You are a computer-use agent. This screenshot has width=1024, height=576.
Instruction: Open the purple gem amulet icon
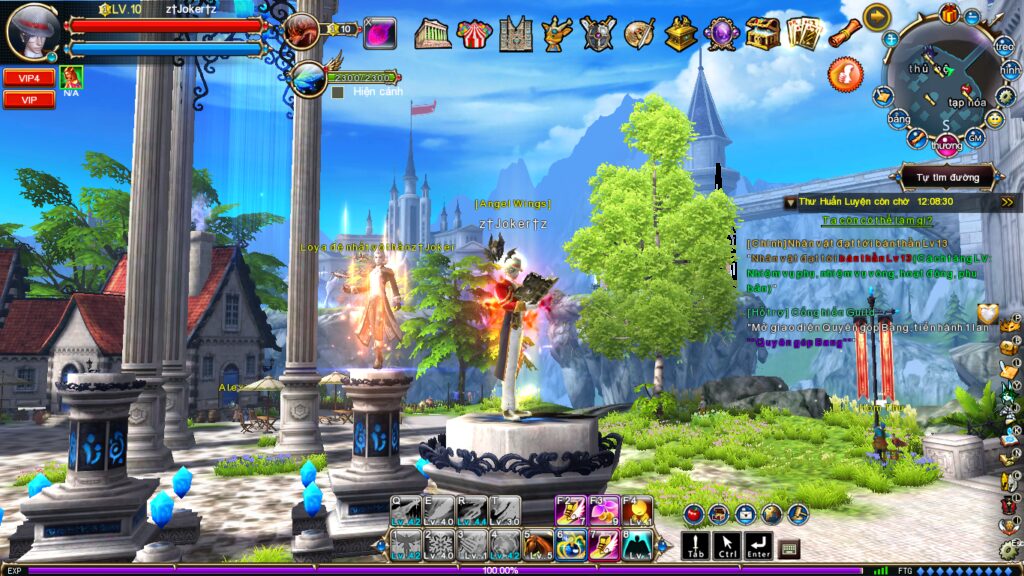click(x=721, y=34)
